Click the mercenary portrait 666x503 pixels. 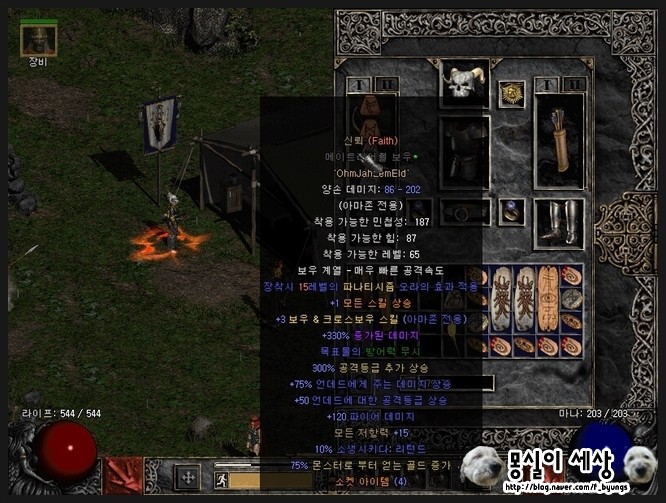(x=38, y=40)
